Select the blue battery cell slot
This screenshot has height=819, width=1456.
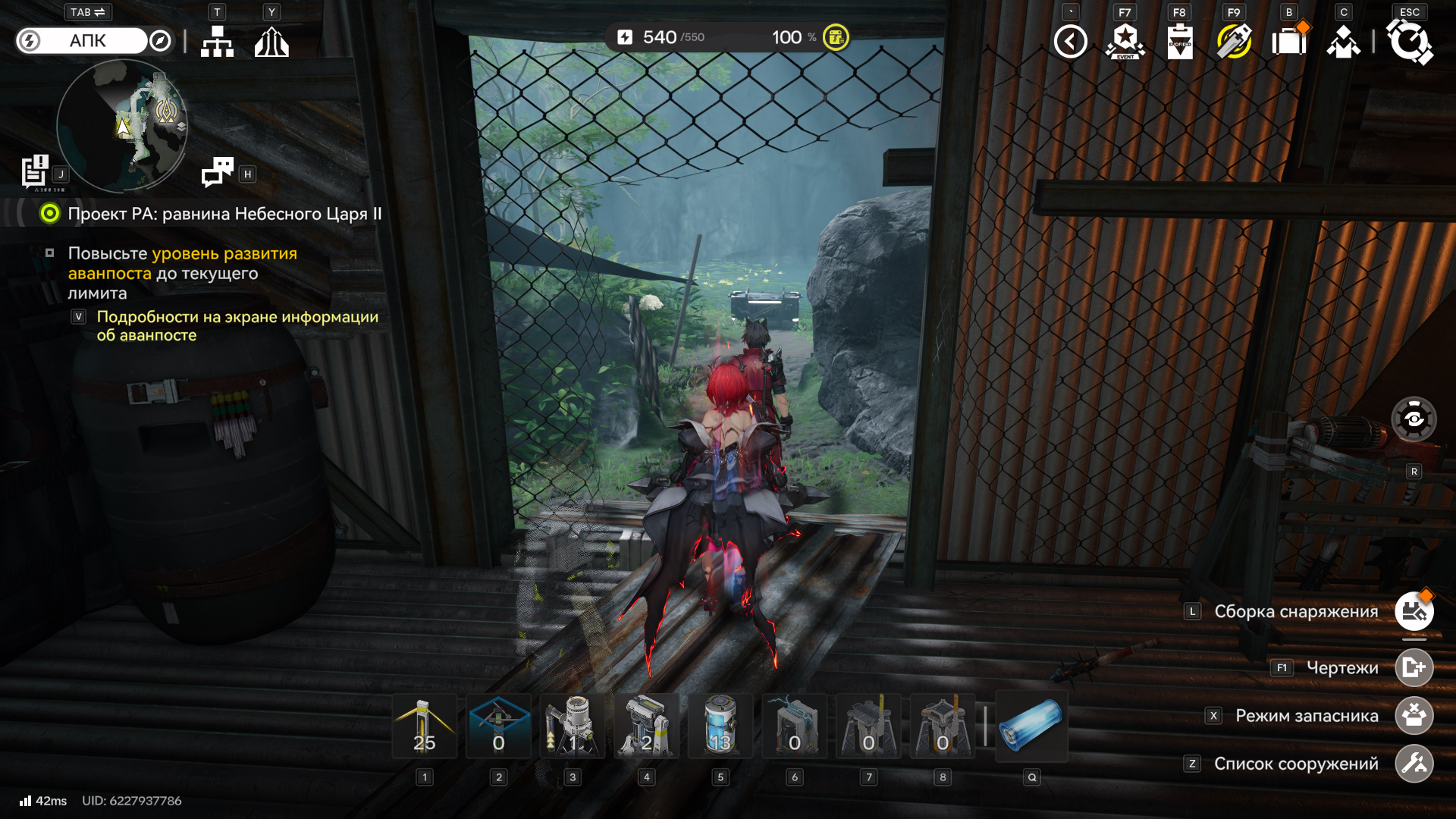pyautogui.click(x=1031, y=726)
